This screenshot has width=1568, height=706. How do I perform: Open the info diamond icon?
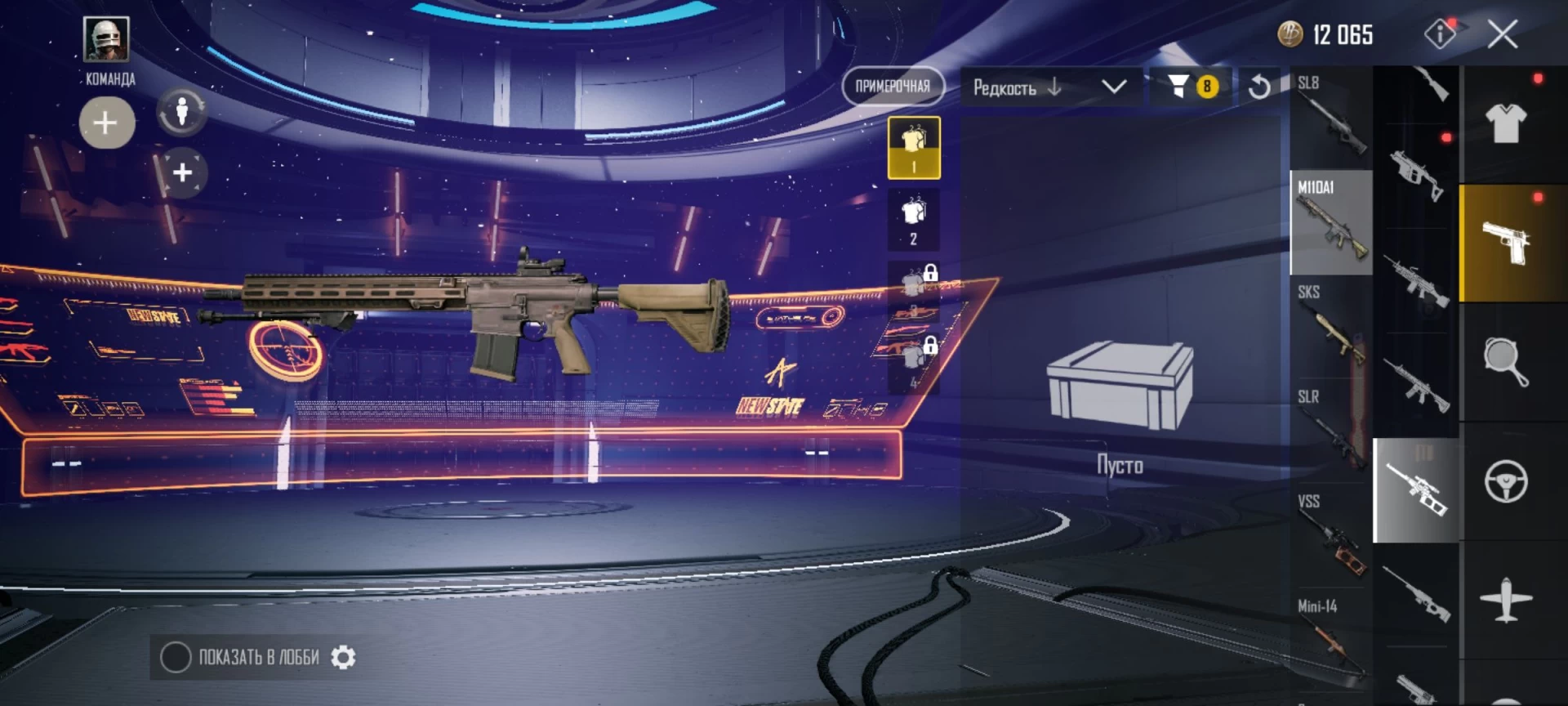[1440, 34]
